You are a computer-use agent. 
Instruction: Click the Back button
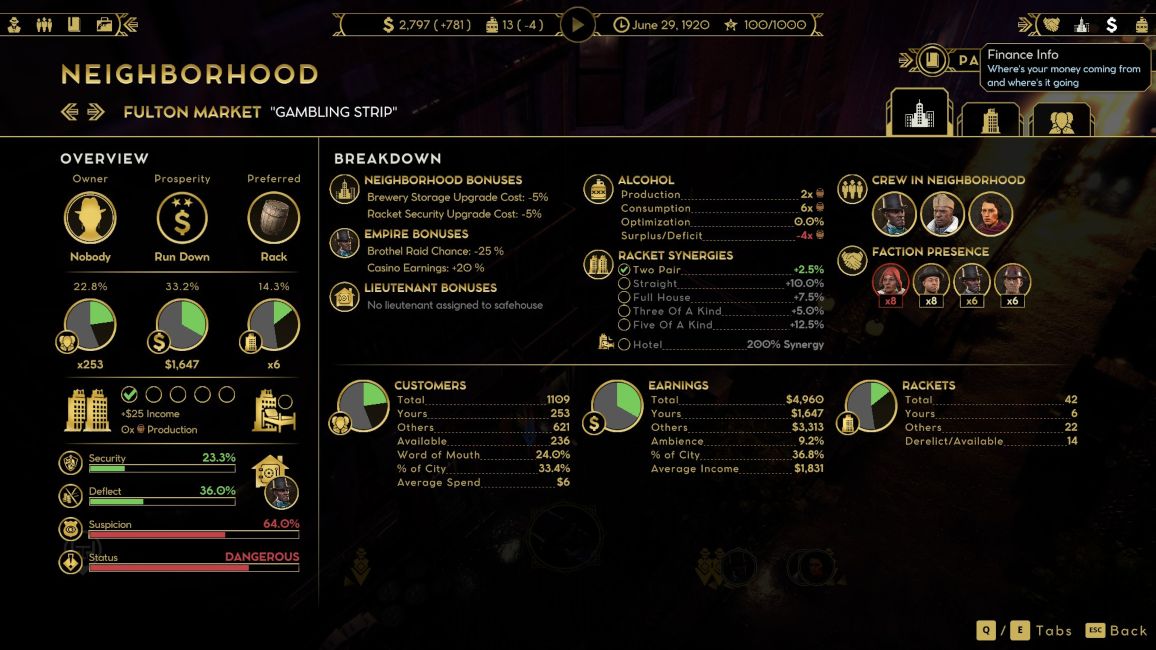tap(1118, 630)
